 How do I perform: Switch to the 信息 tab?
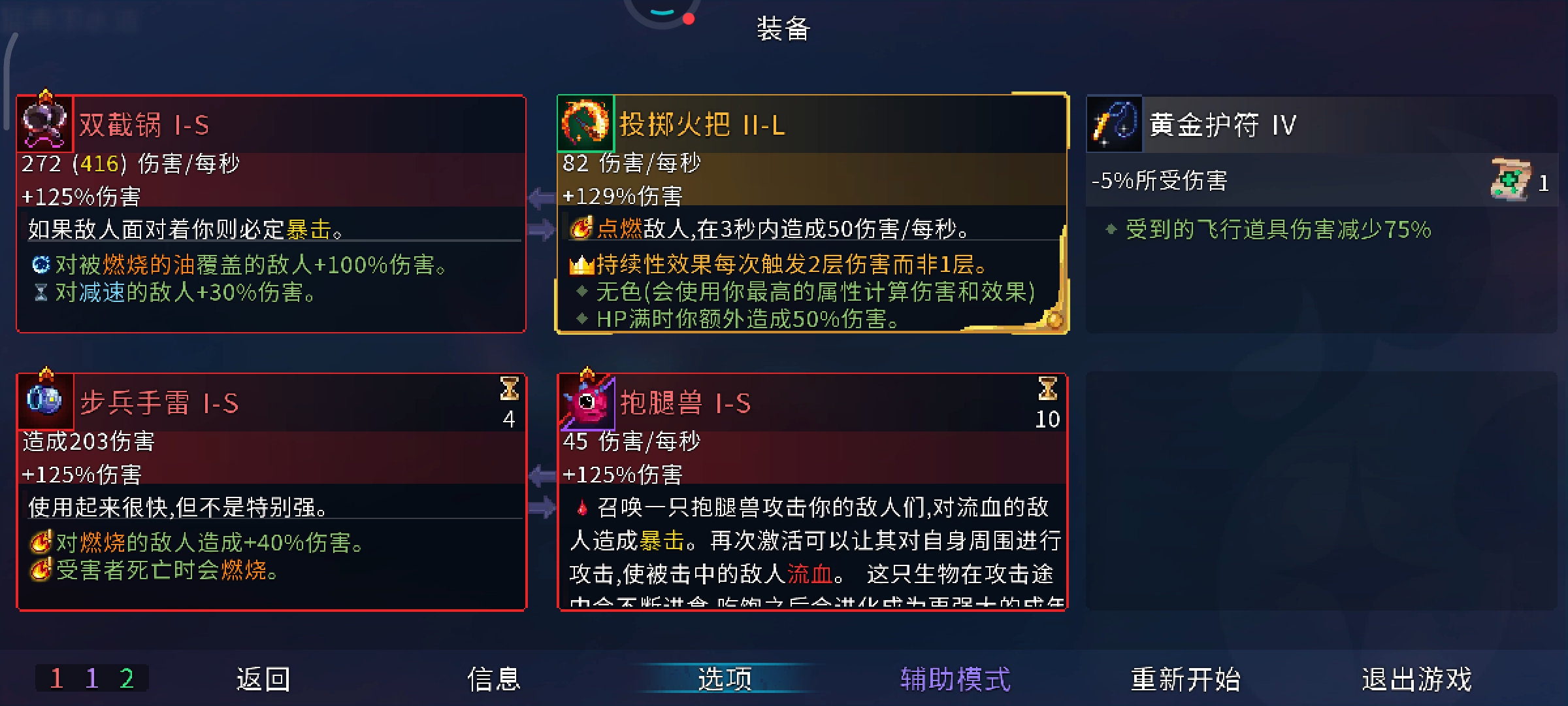[x=495, y=679]
